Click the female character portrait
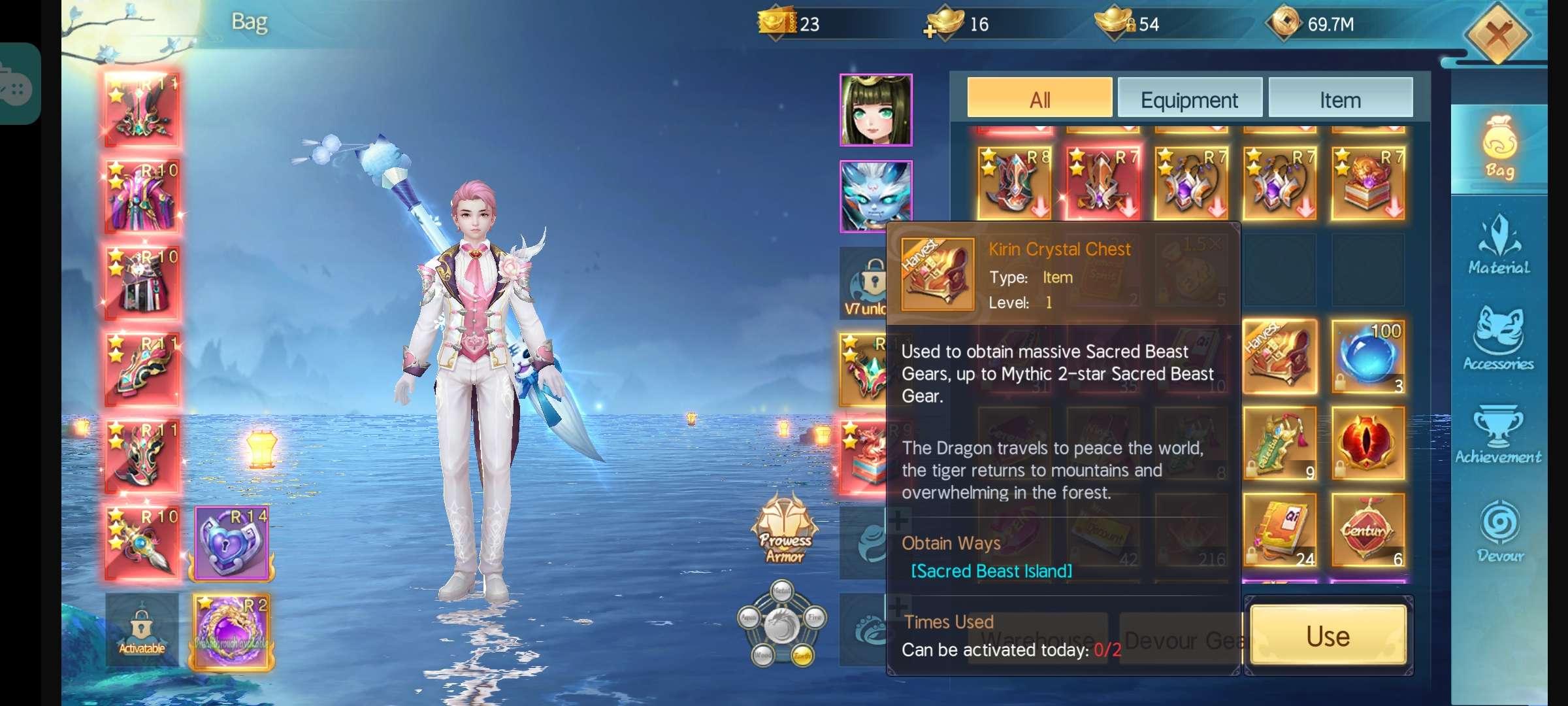 pos(875,110)
